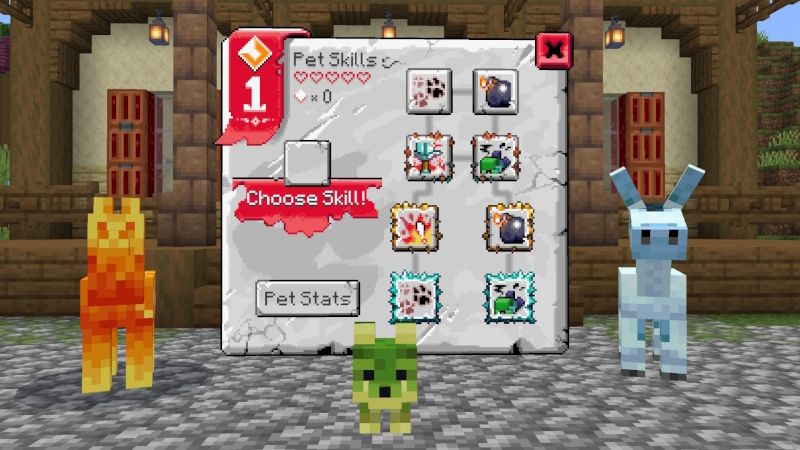Choose the paw print skill in cyan frame
The height and width of the screenshot is (450, 800).
pos(413,295)
